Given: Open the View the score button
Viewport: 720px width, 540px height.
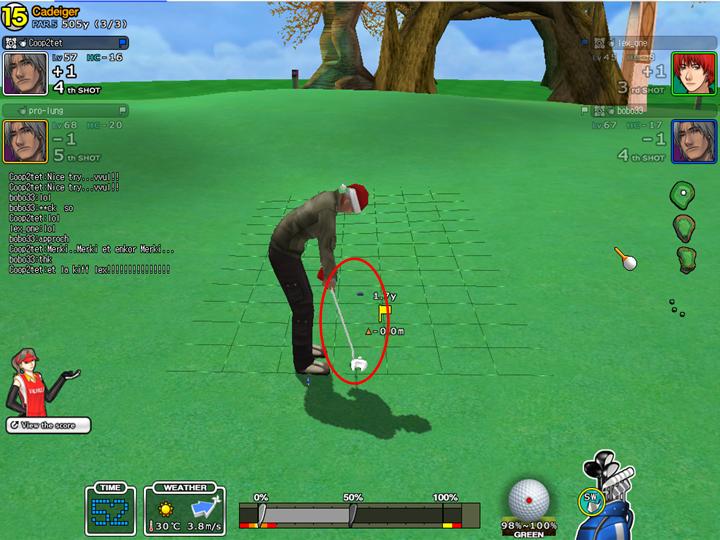Looking at the screenshot, I should [x=47, y=425].
